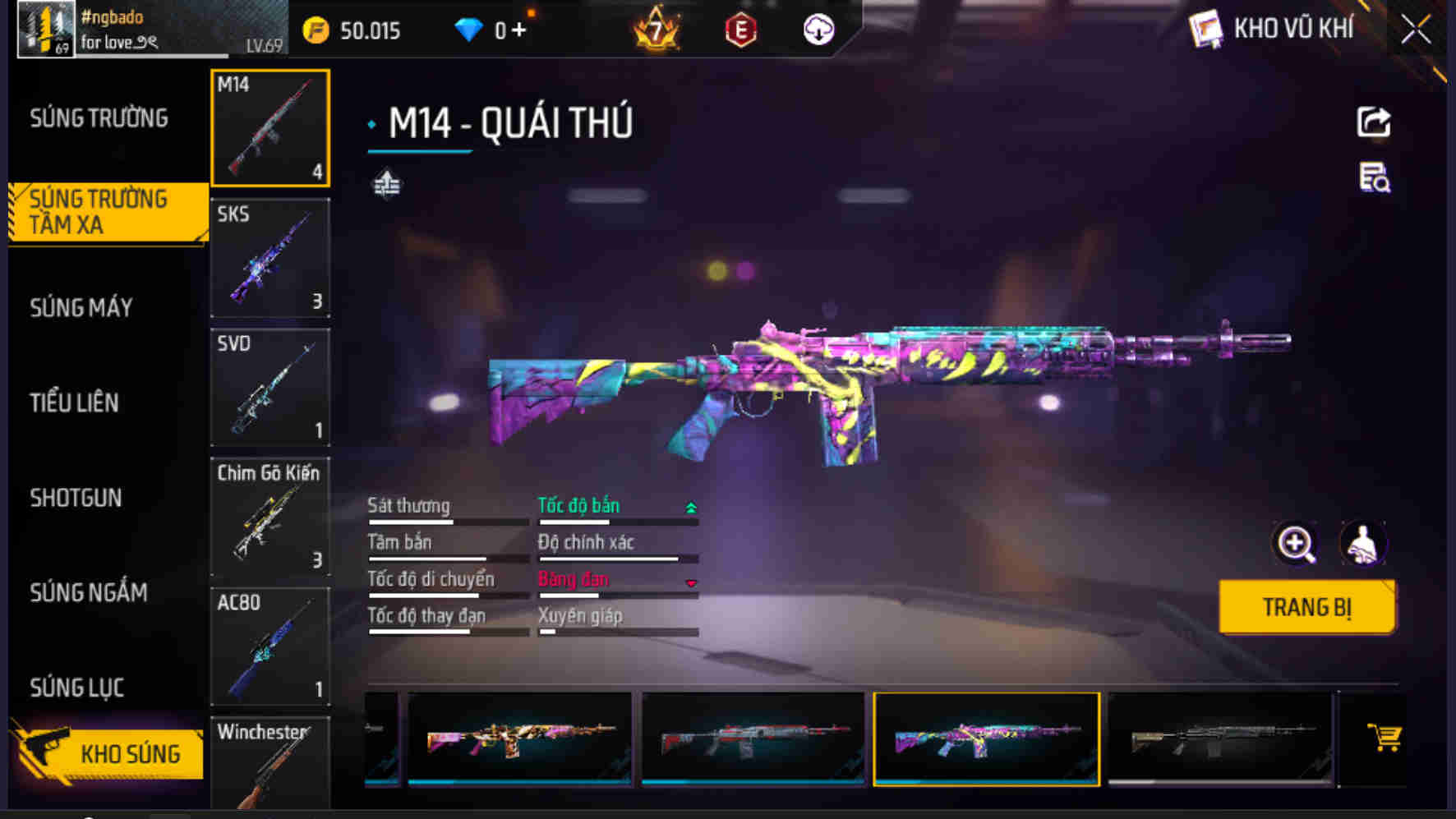Equip the skin with TRANG BỊ button
This screenshot has height=819, width=1456.
click(x=1306, y=607)
